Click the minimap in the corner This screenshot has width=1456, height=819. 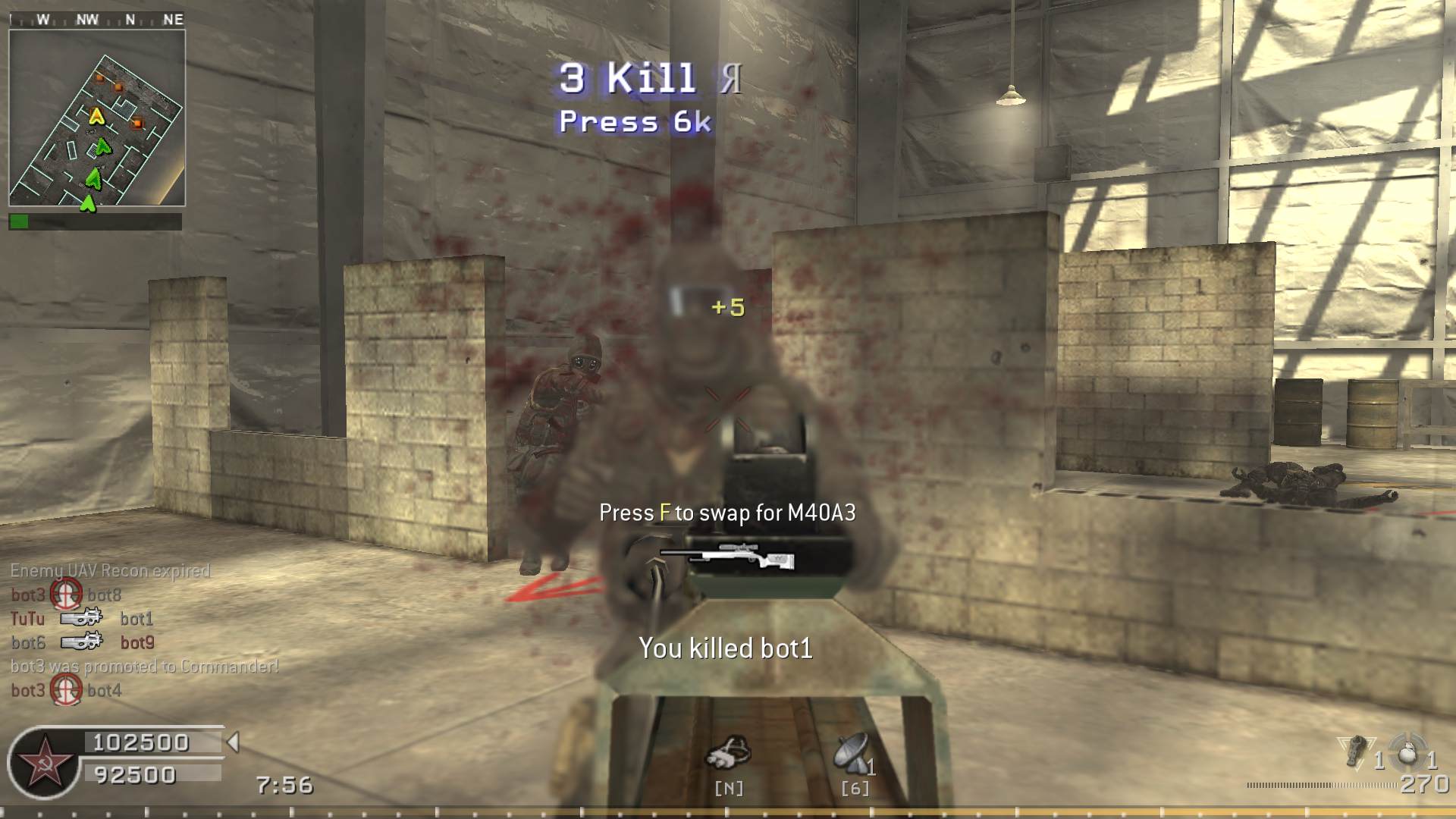tap(97, 118)
